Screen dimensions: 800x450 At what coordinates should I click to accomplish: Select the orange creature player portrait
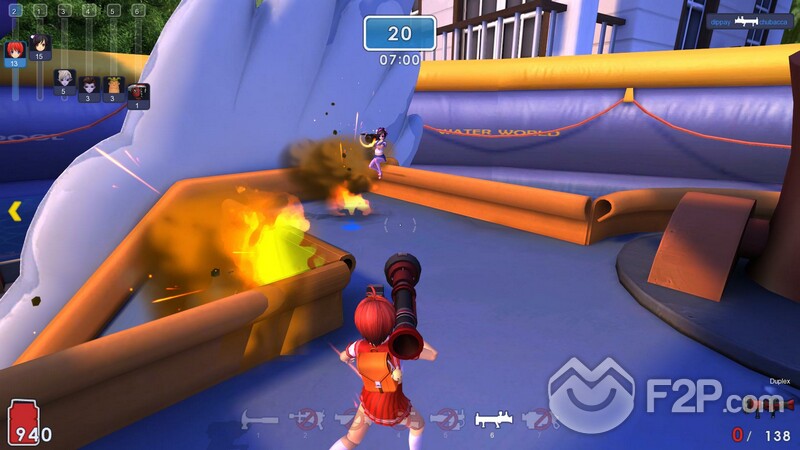point(113,86)
